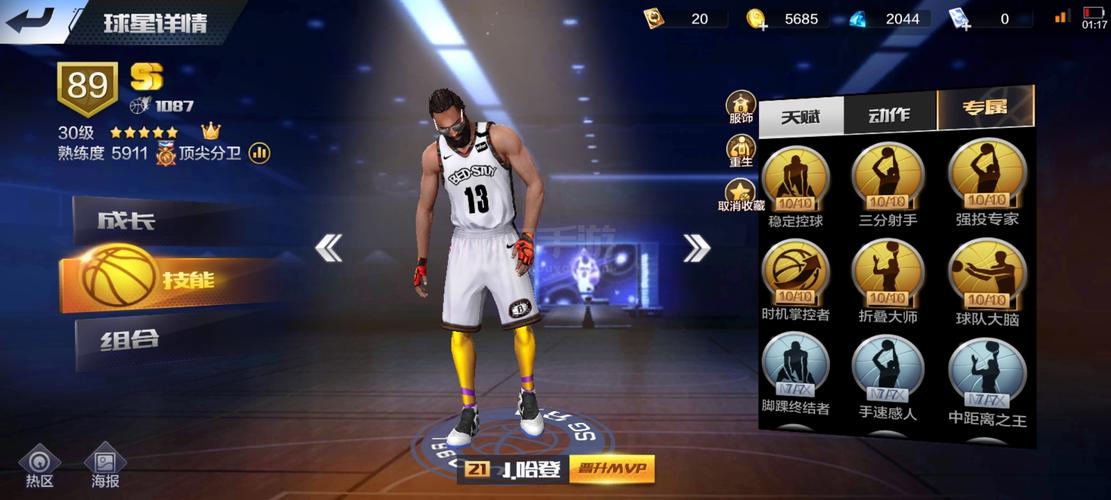The image size is (1111, 500).
Task: Open the 组合 combination menu
Action: (x=150, y=339)
